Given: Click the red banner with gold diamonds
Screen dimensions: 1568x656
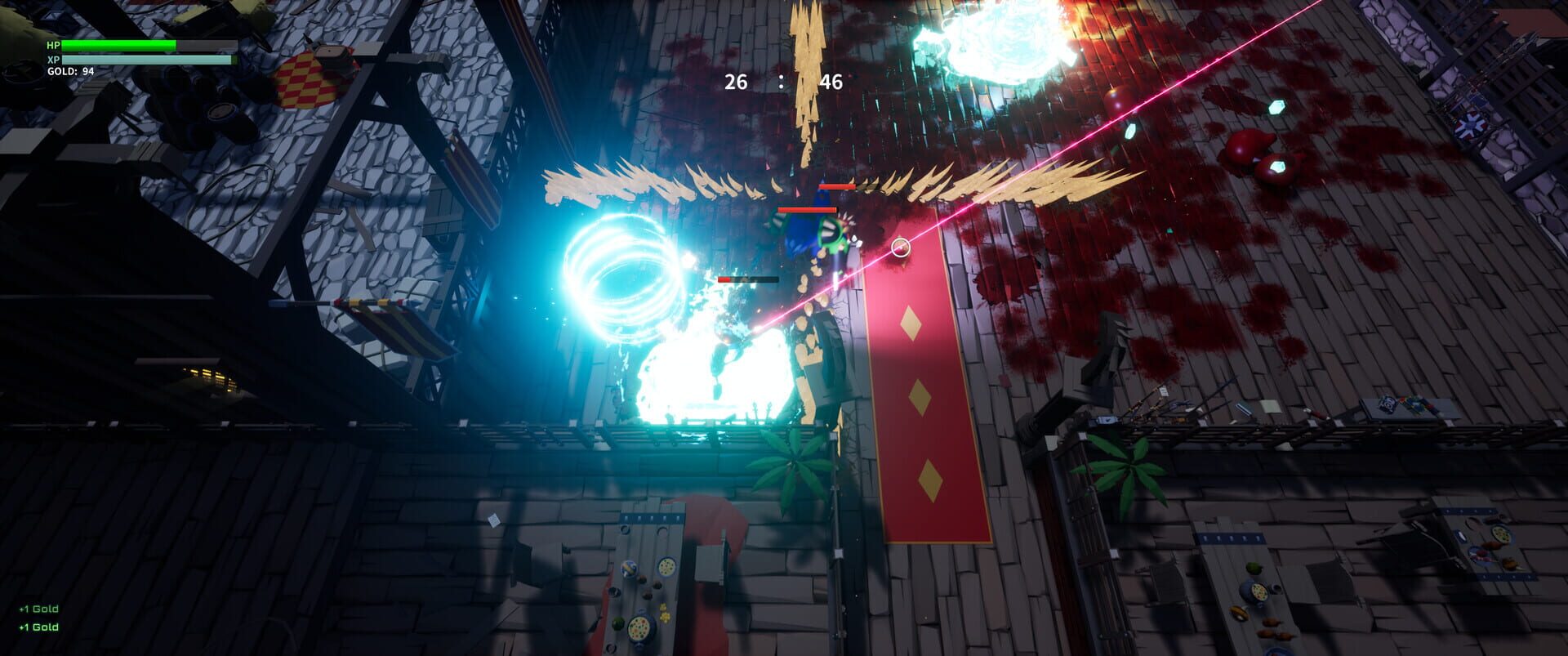Looking at the screenshot, I should click(x=924, y=392).
